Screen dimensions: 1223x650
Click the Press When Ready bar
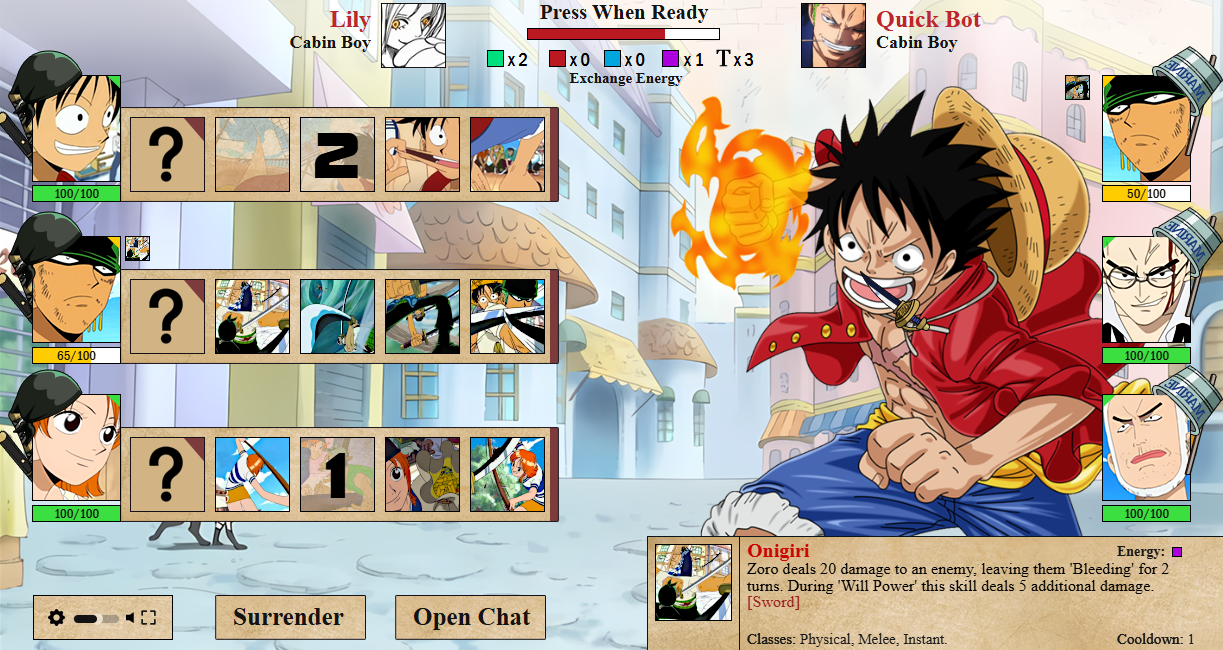pyautogui.click(x=623, y=34)
